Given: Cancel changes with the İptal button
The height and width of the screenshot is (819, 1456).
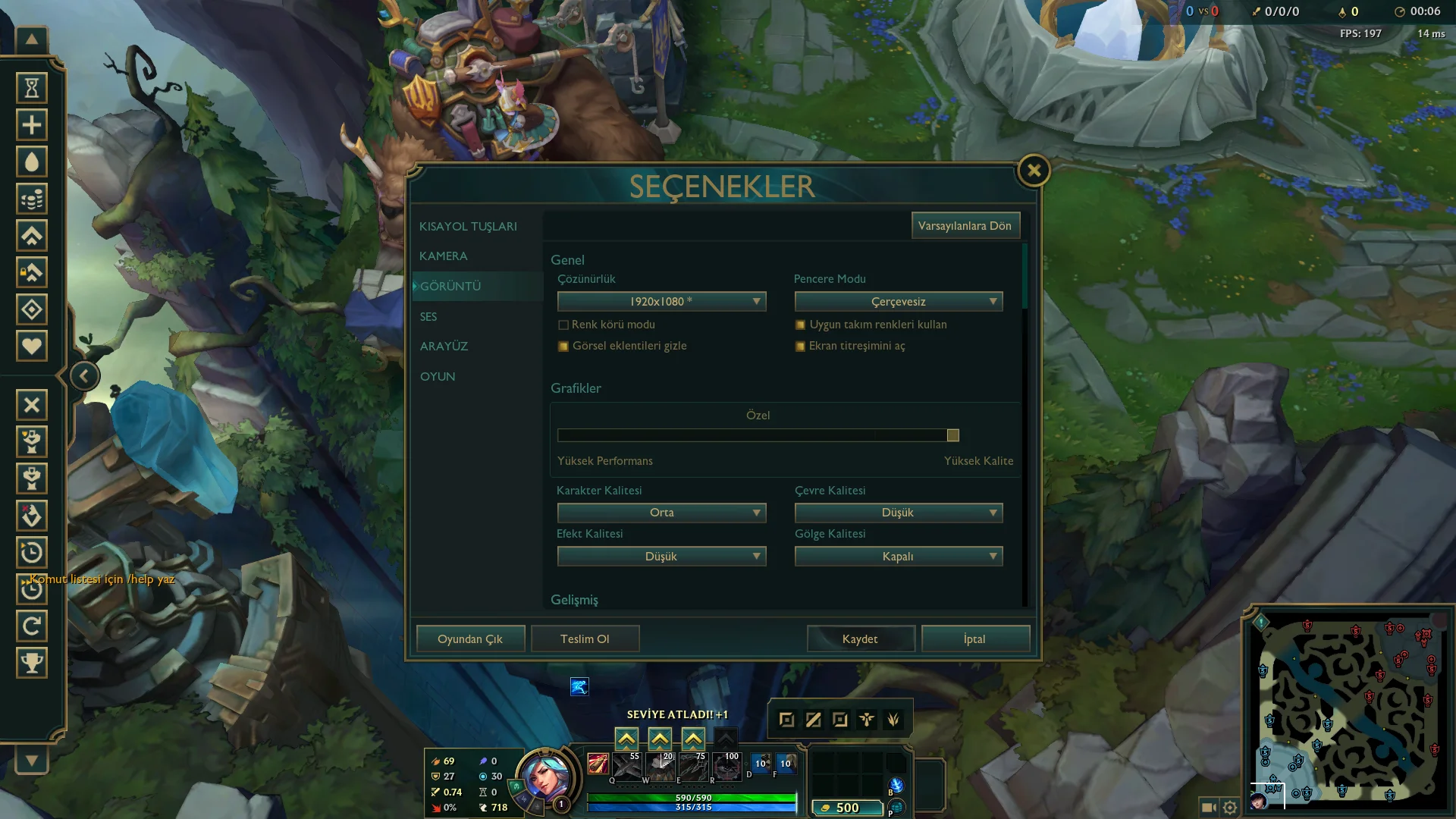Looking at the screenshot, I should click(975, 639).
